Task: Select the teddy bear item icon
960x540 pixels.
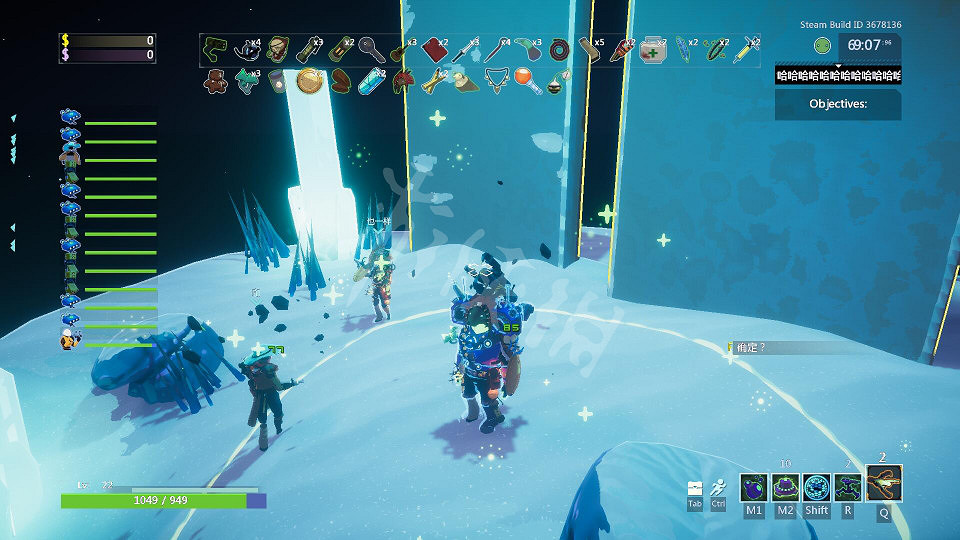Action: (x=215, y=80)
